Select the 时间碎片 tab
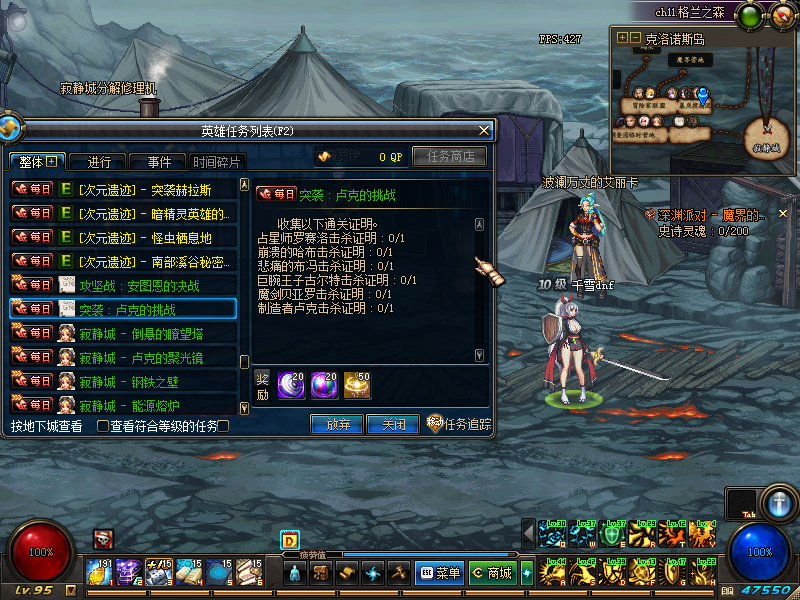This screenshot has width=800, height=600. point(216,162)
